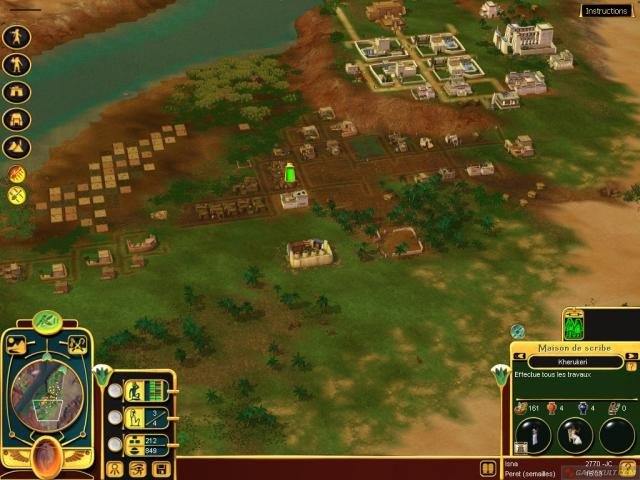Click the landscape view icon beside minimap
Screen dimensions: 640x480
click(17, 346)
